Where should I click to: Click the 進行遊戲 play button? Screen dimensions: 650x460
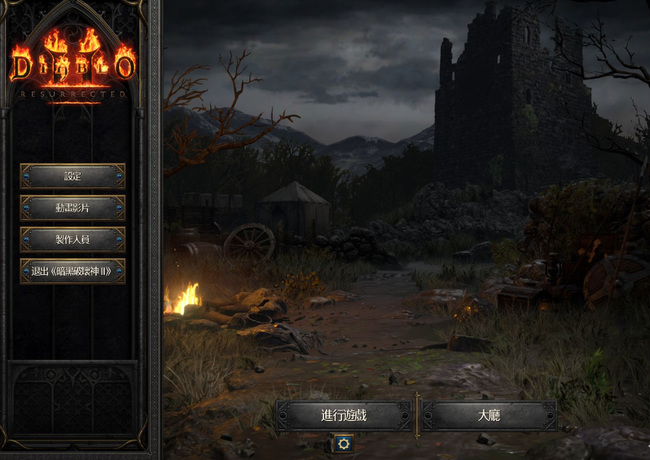pyautogui.click(x=344, y=415)
